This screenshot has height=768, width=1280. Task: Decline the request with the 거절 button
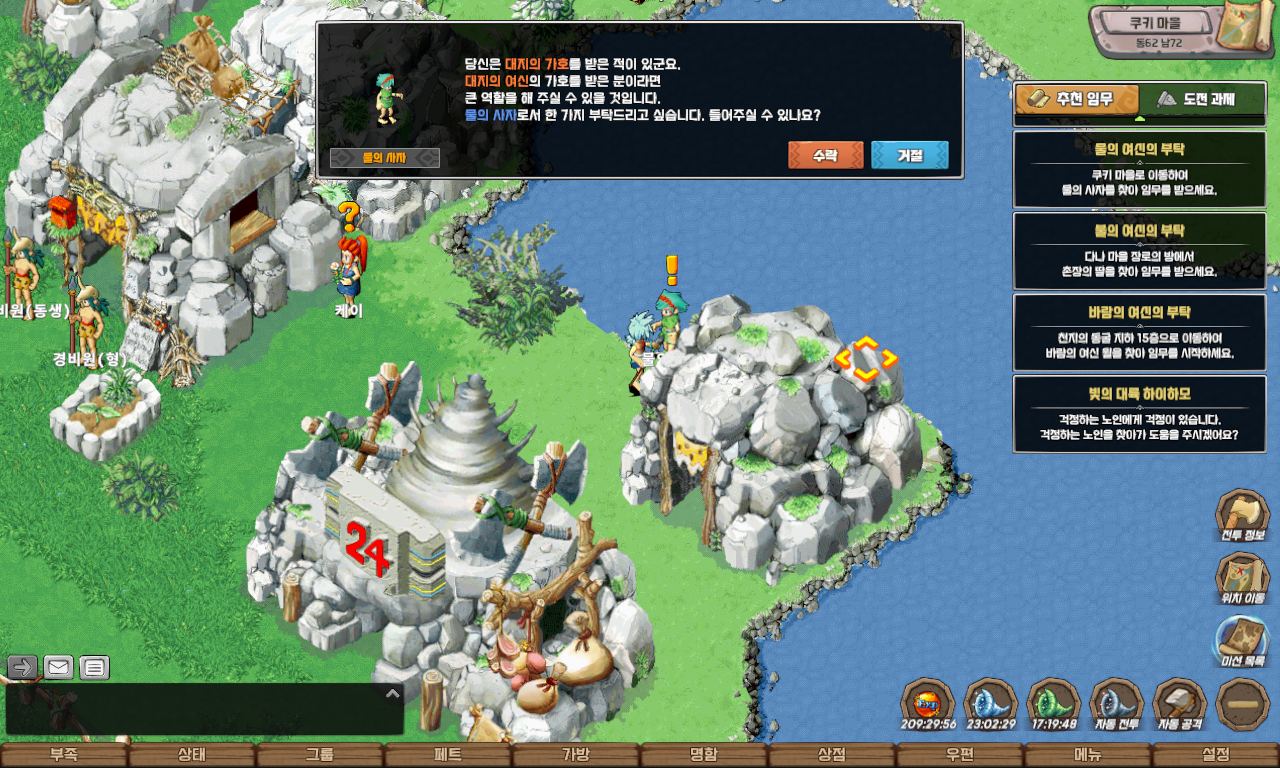point(909,155)
